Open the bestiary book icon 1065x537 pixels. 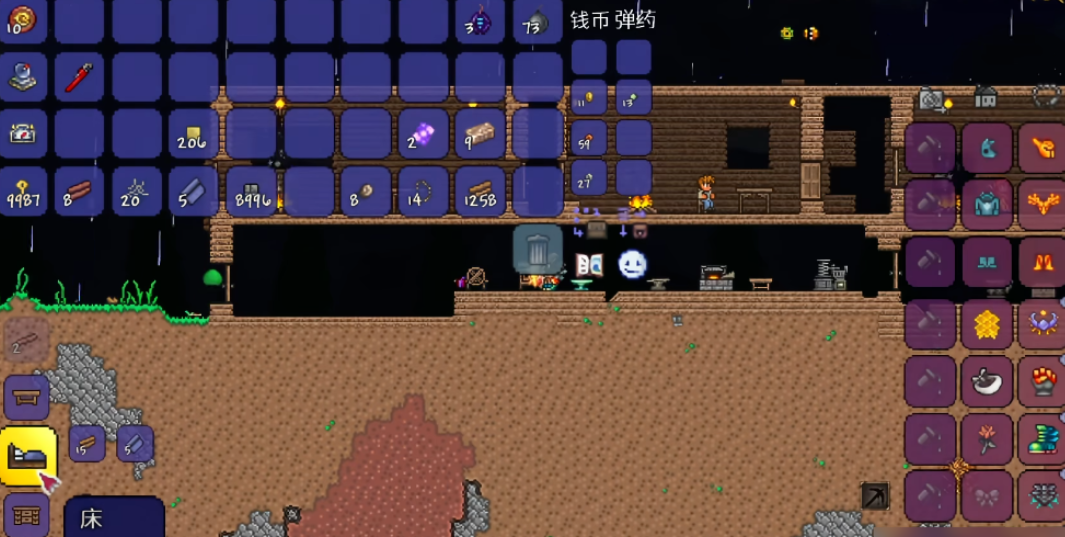click(589, 265)
